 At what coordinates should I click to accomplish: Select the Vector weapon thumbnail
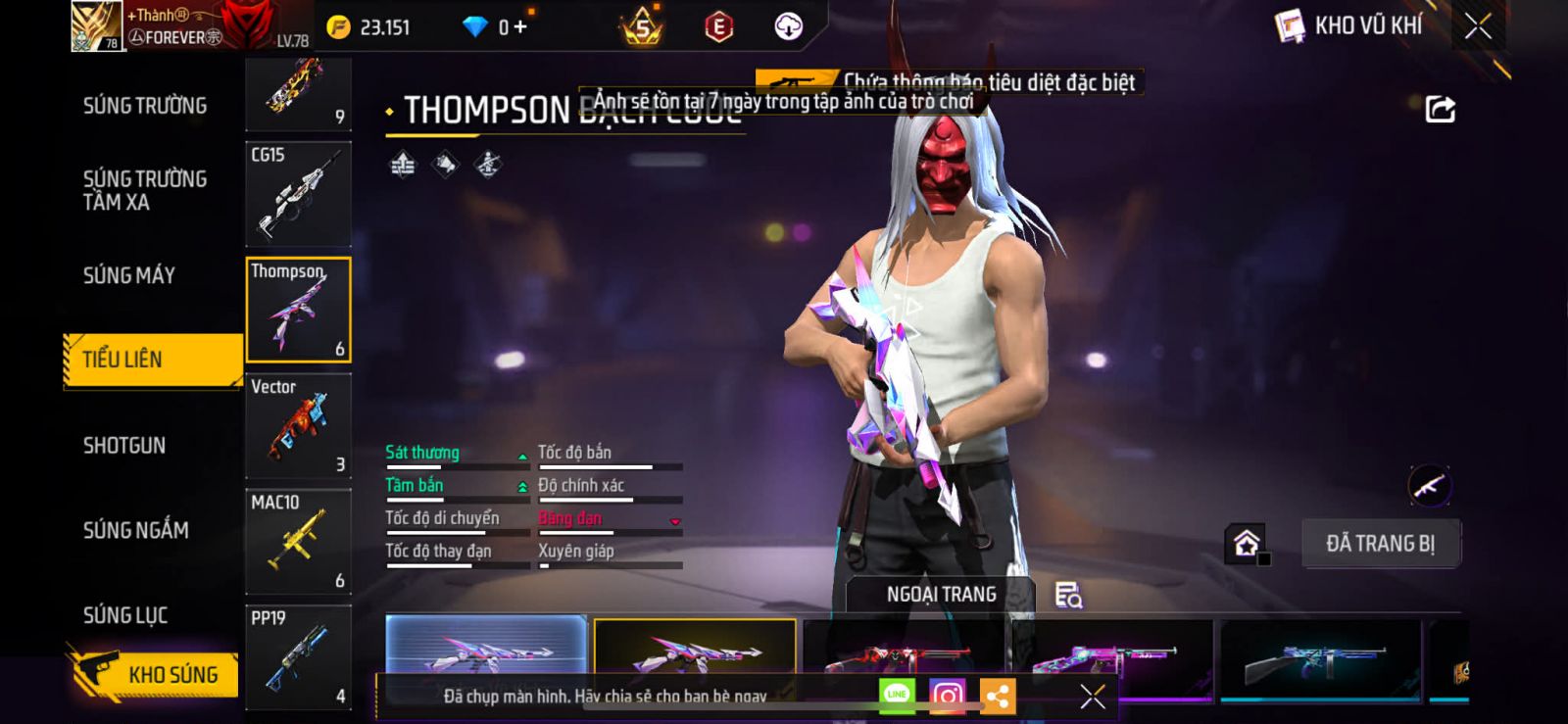tap(298, 426)
